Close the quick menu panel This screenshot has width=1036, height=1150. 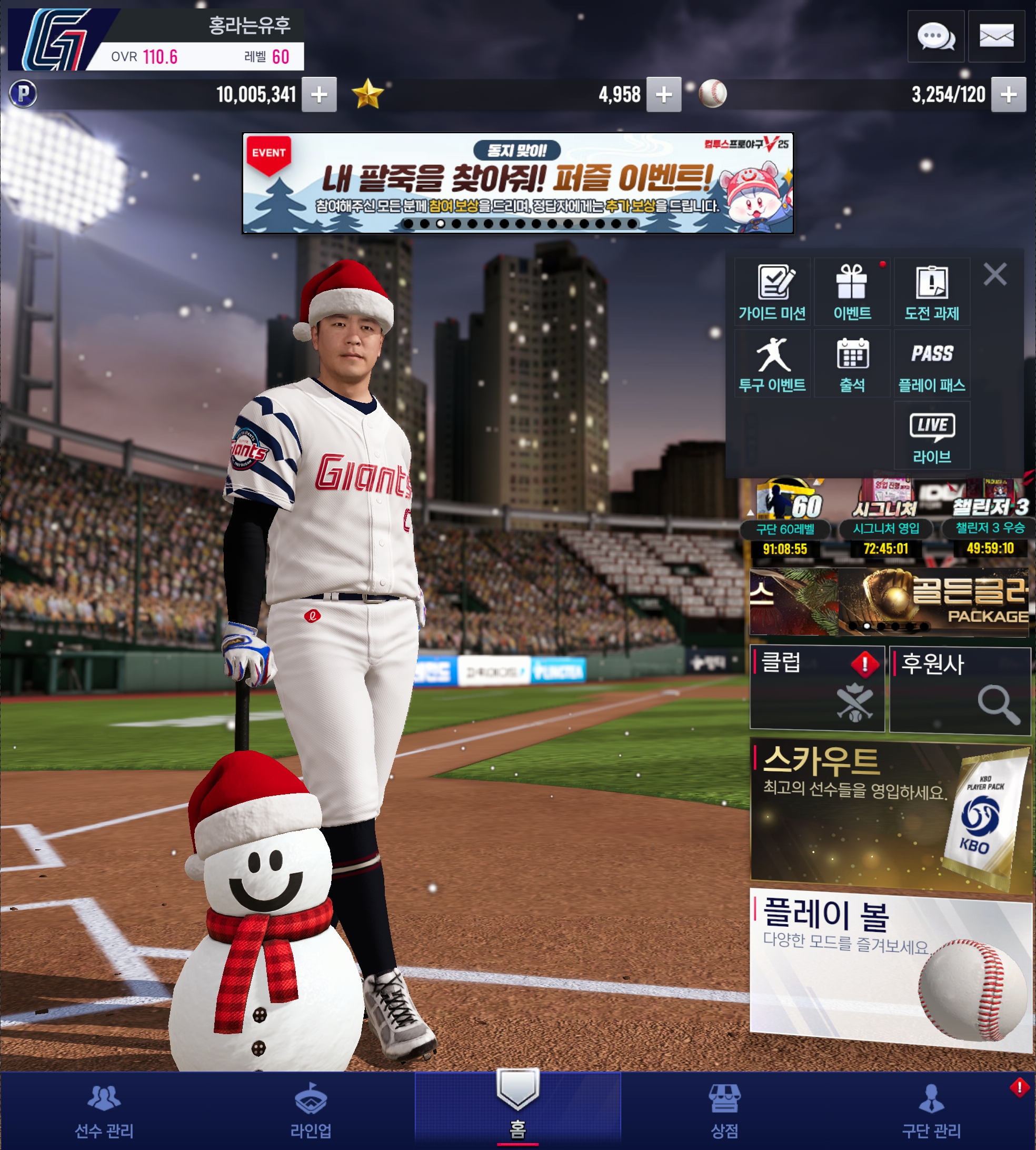point(995,274)
